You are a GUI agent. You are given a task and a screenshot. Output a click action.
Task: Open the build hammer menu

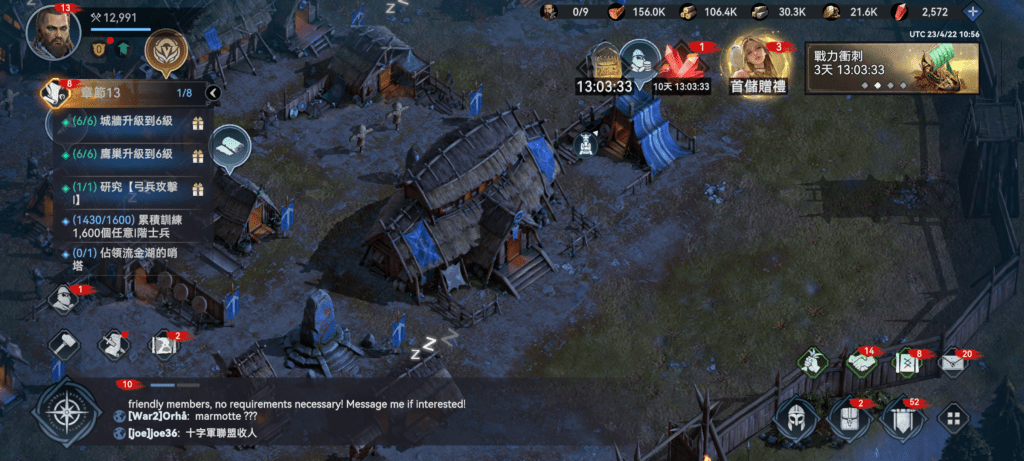[x=64, y=345]
